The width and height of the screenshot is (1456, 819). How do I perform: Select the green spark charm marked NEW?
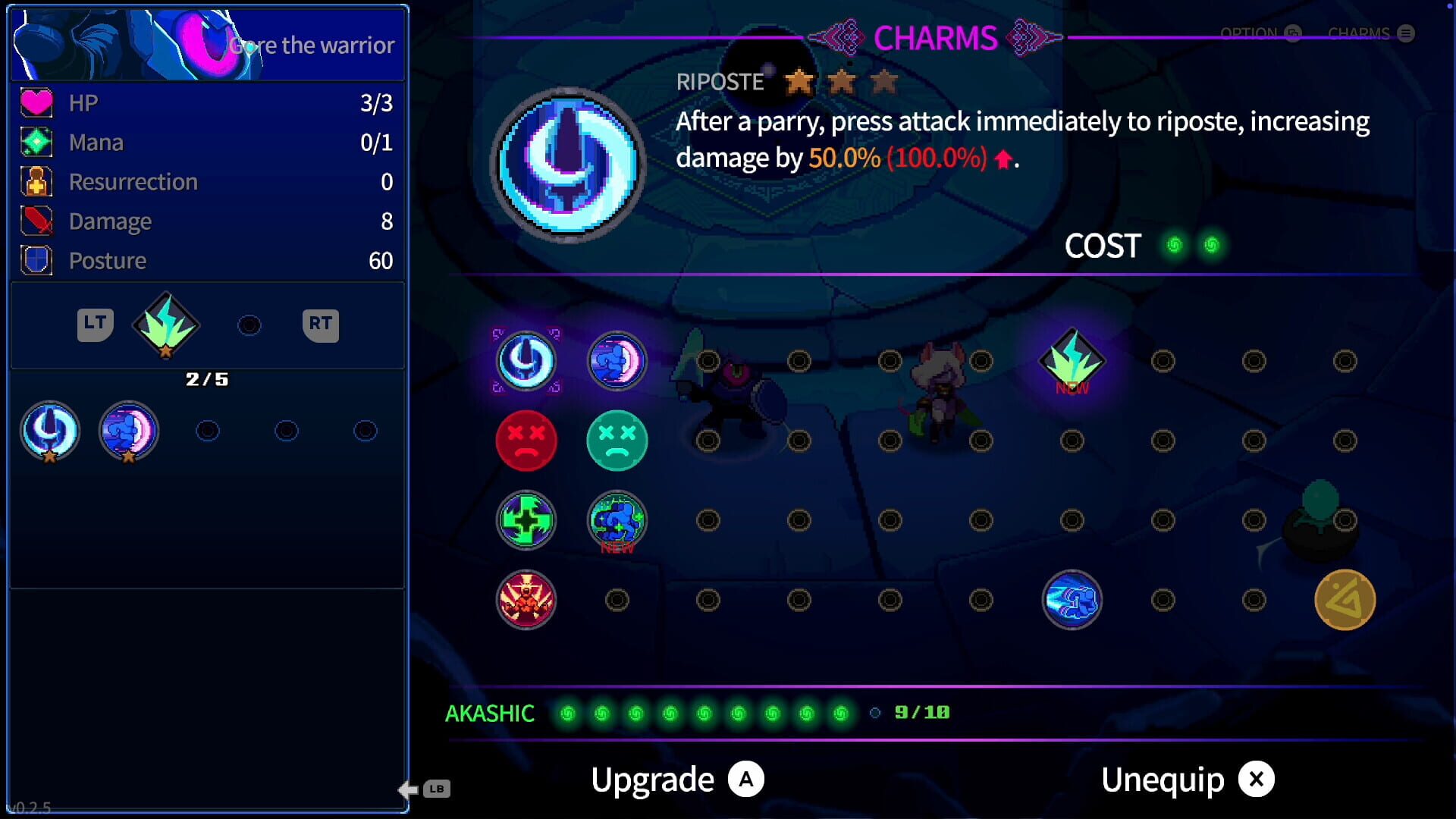tap(1072, 361)
